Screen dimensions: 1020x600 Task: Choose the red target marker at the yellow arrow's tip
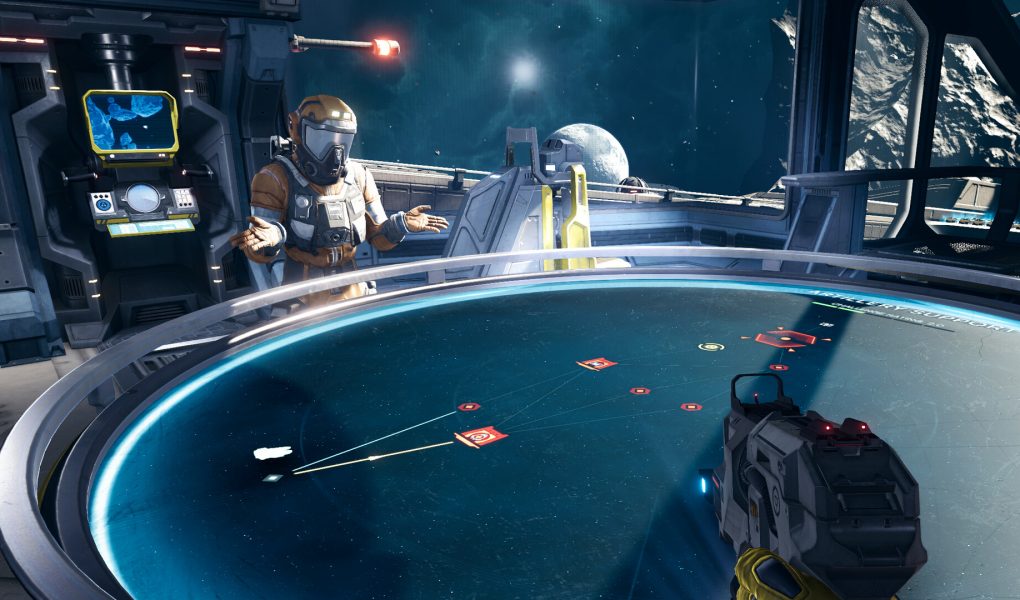pos(481,436)
